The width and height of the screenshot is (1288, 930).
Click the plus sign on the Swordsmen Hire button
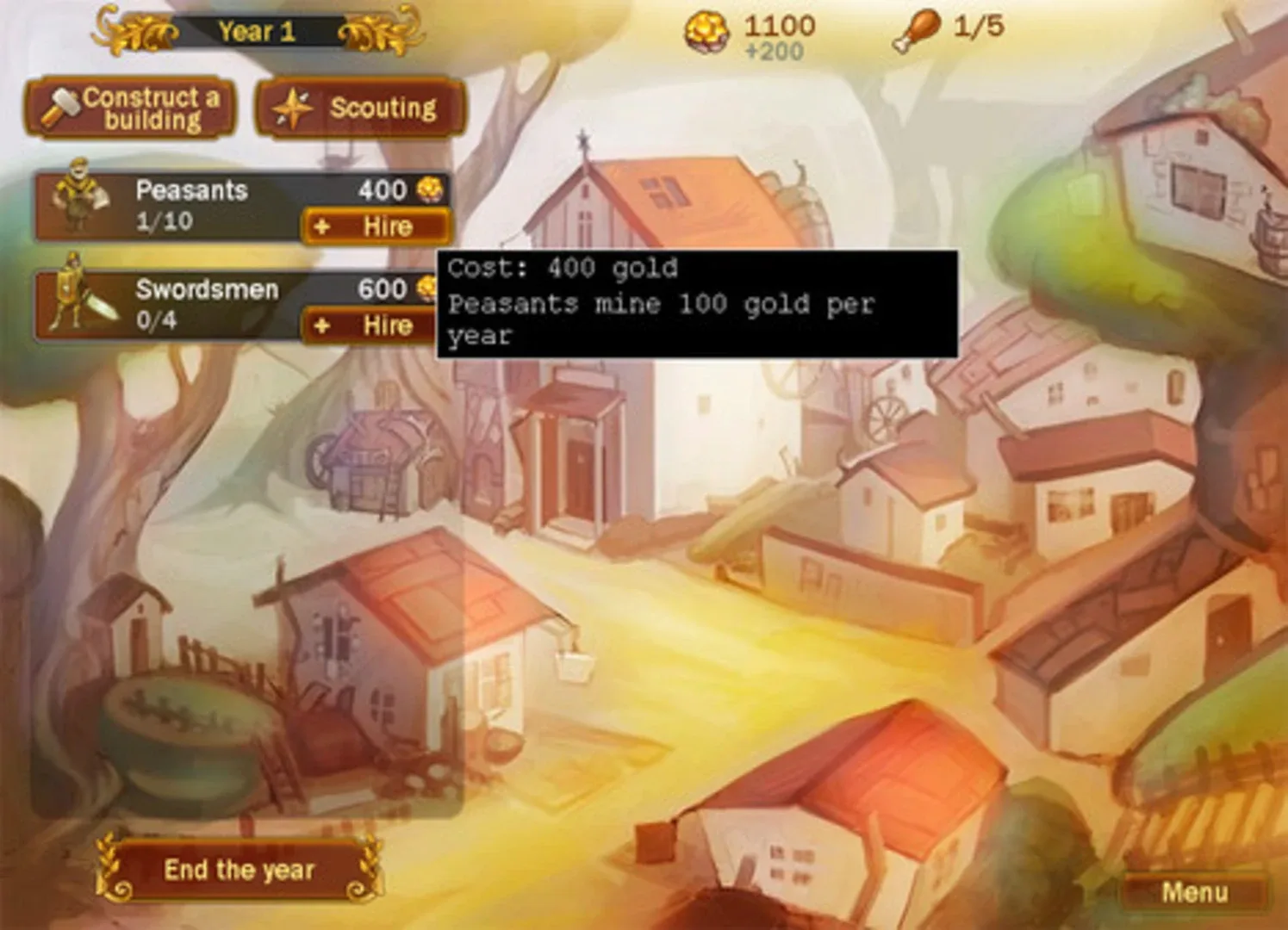click(x=323, y=326)
